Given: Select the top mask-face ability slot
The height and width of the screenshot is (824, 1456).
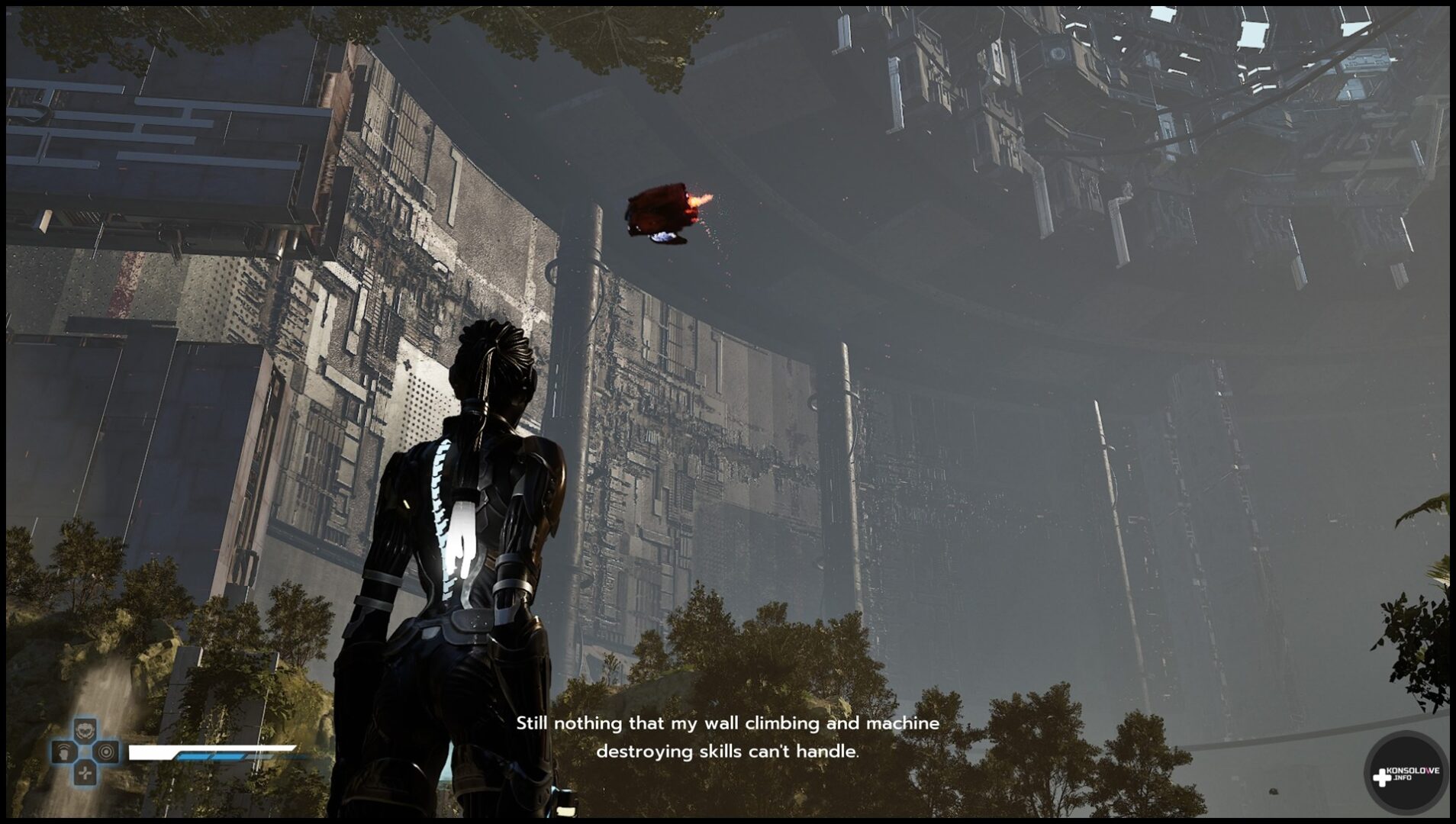Looking at the screenshot, I should (x=85, y=732).
